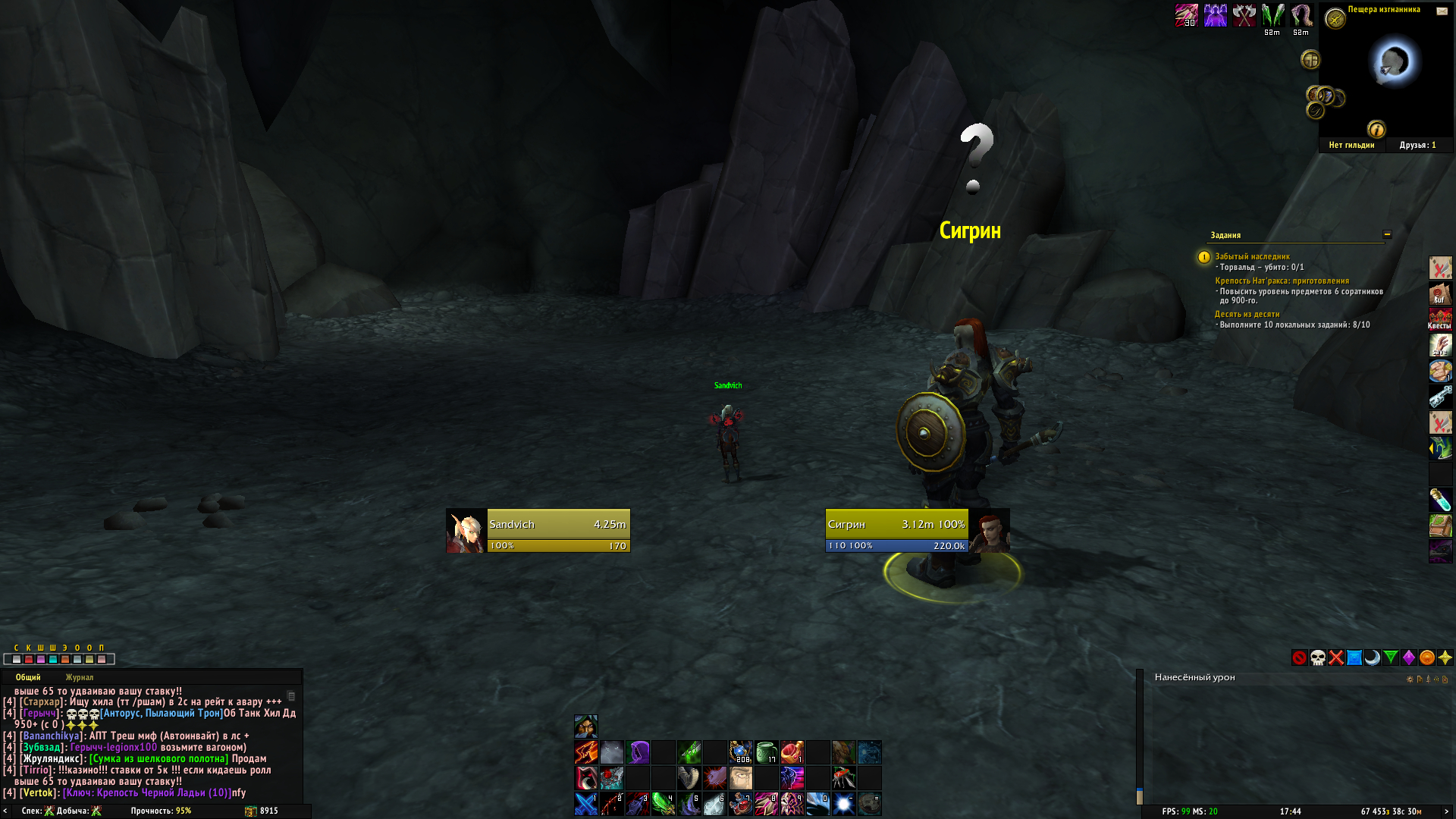Open the damage meter gear settings icon
Viewport: 1456px width, 819px height.
pyautogui.click(x=1410, y=679)
